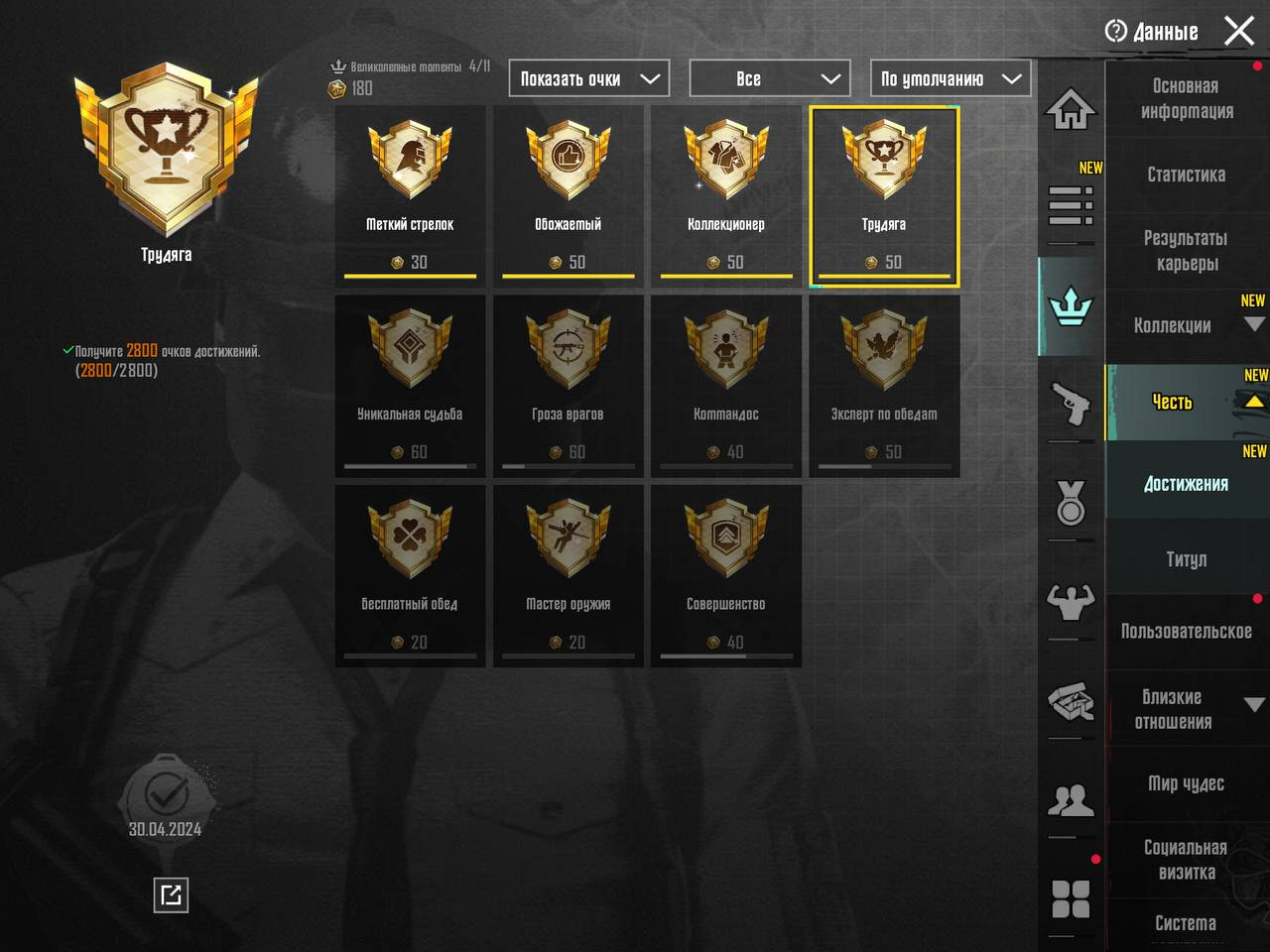Go to the home icon tab
The image size is (1270, 952).
(x=1071, y=109)
